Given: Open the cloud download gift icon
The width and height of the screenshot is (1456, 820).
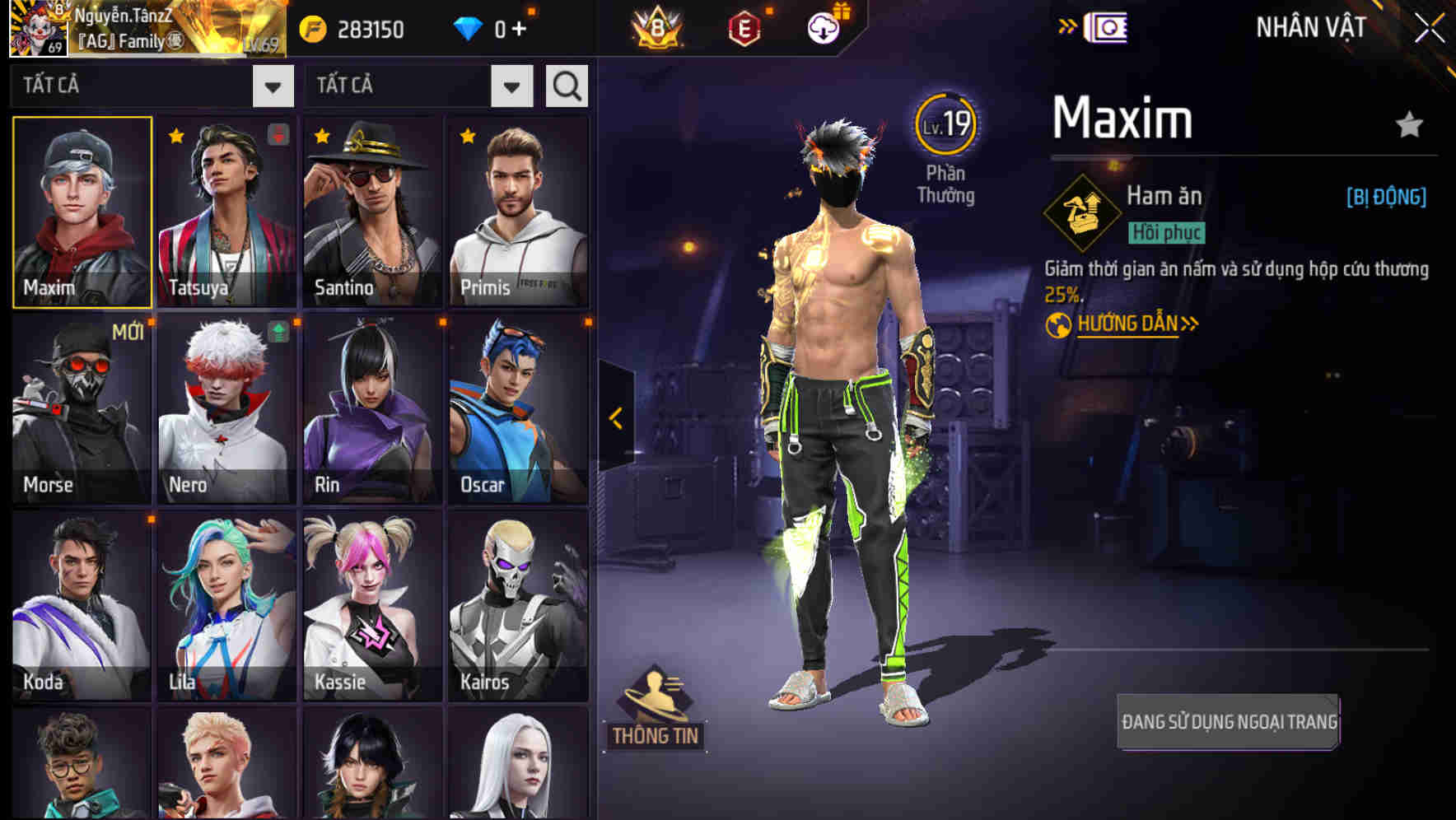Looking at the screenshot, I should (824, 26).
